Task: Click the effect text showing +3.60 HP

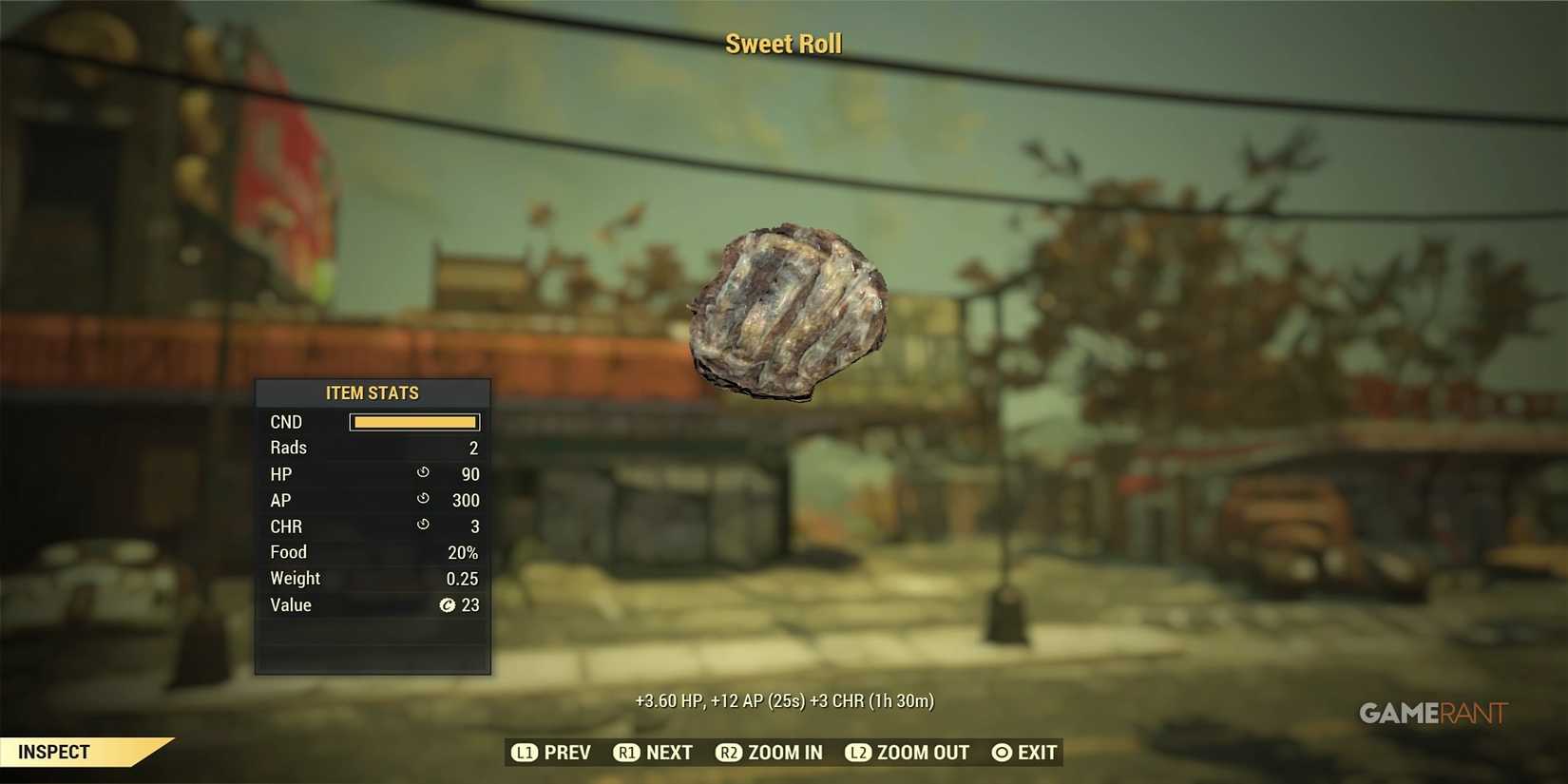Action: pos(784,700)
